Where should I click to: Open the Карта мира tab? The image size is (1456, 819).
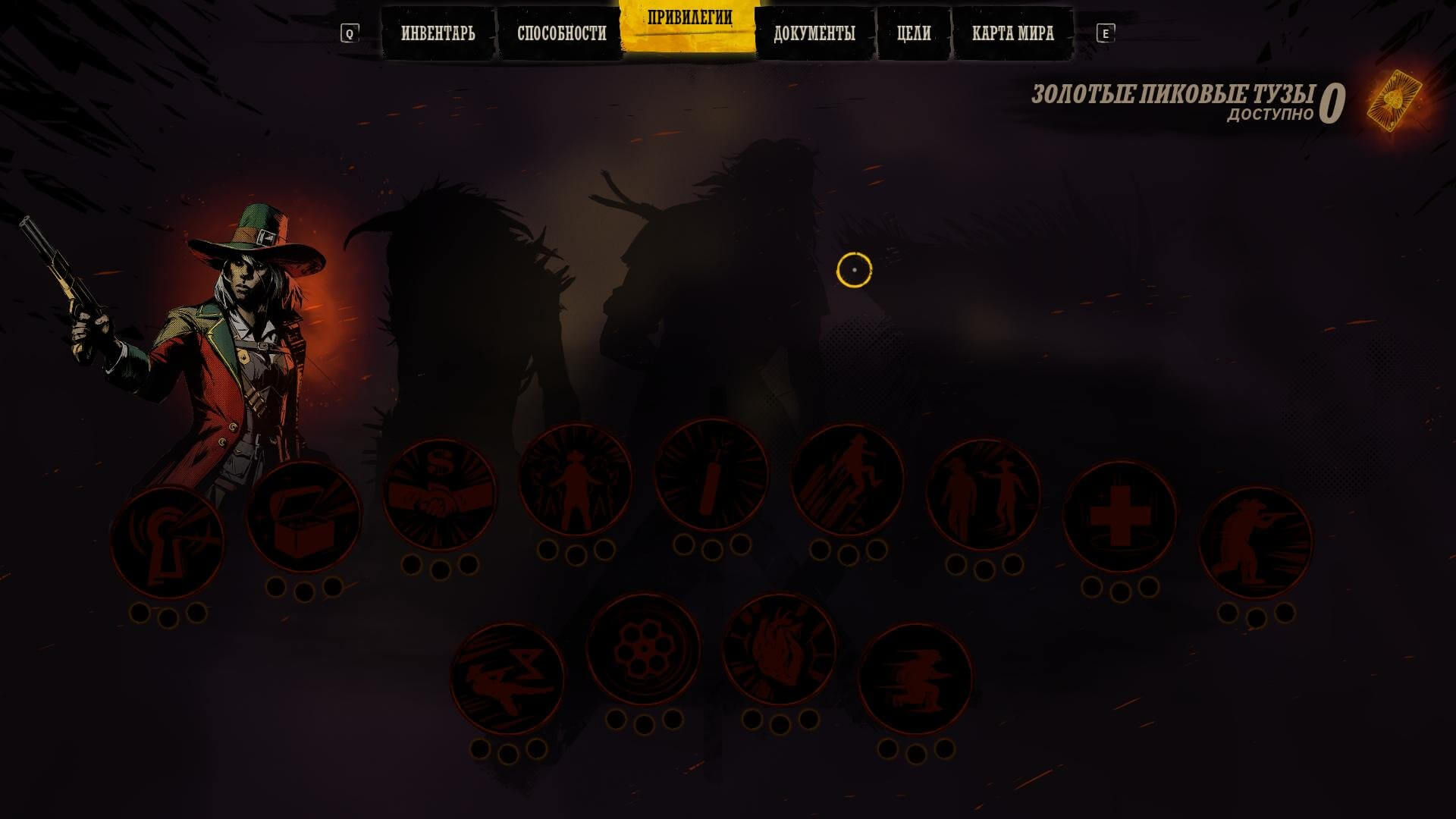[1012, 33]
